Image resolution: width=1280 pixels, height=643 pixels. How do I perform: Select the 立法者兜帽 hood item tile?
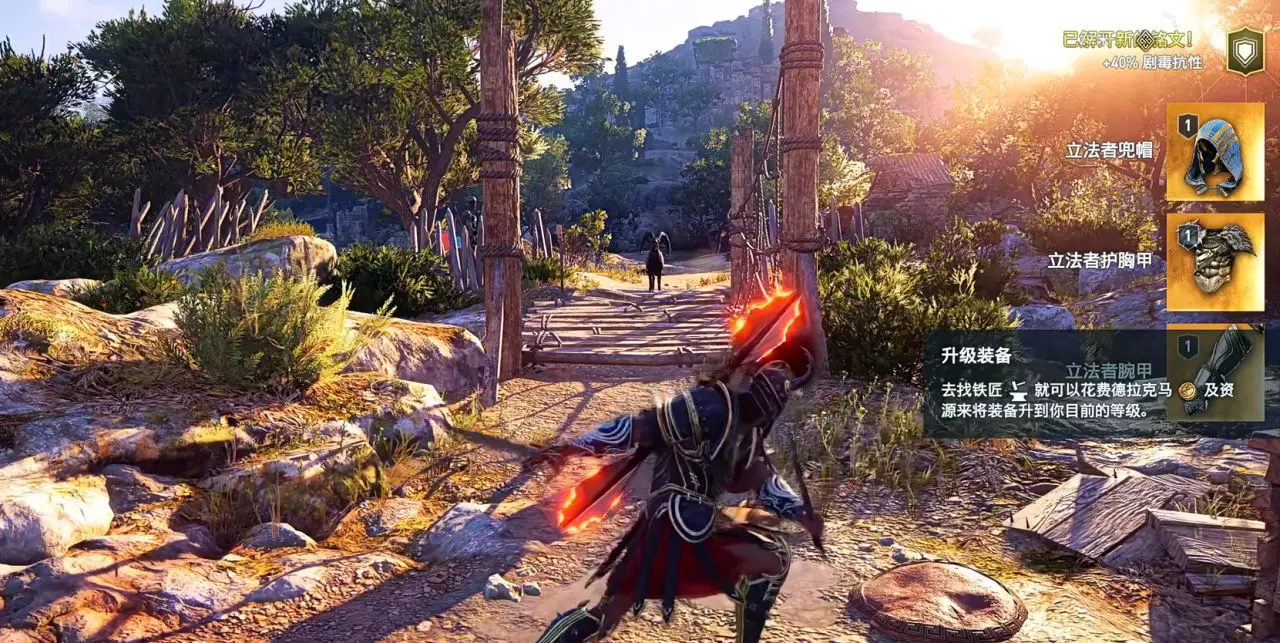tap(1215, 151)
